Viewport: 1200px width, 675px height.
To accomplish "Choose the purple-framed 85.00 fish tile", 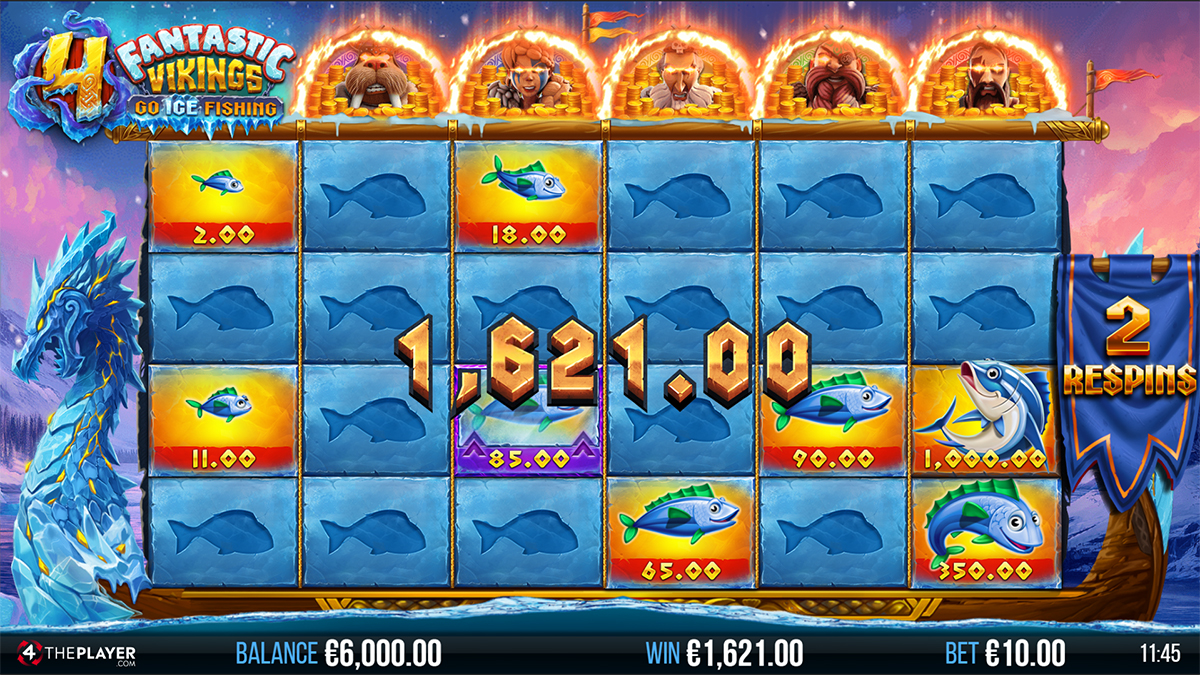I will coord(527,422).
